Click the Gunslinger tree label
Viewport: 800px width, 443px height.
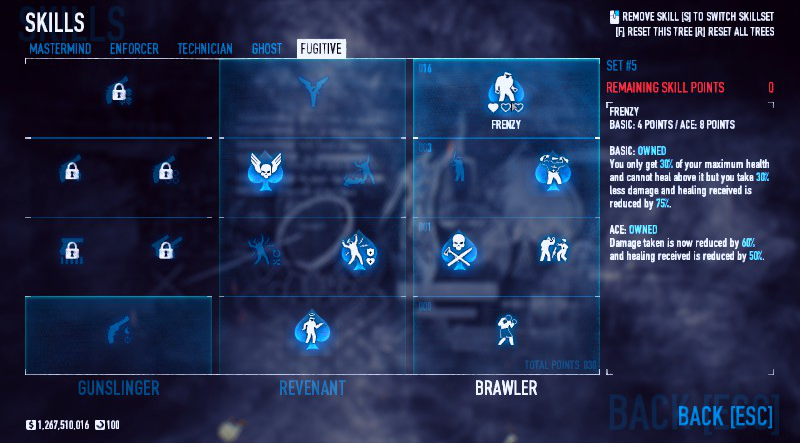118,388
